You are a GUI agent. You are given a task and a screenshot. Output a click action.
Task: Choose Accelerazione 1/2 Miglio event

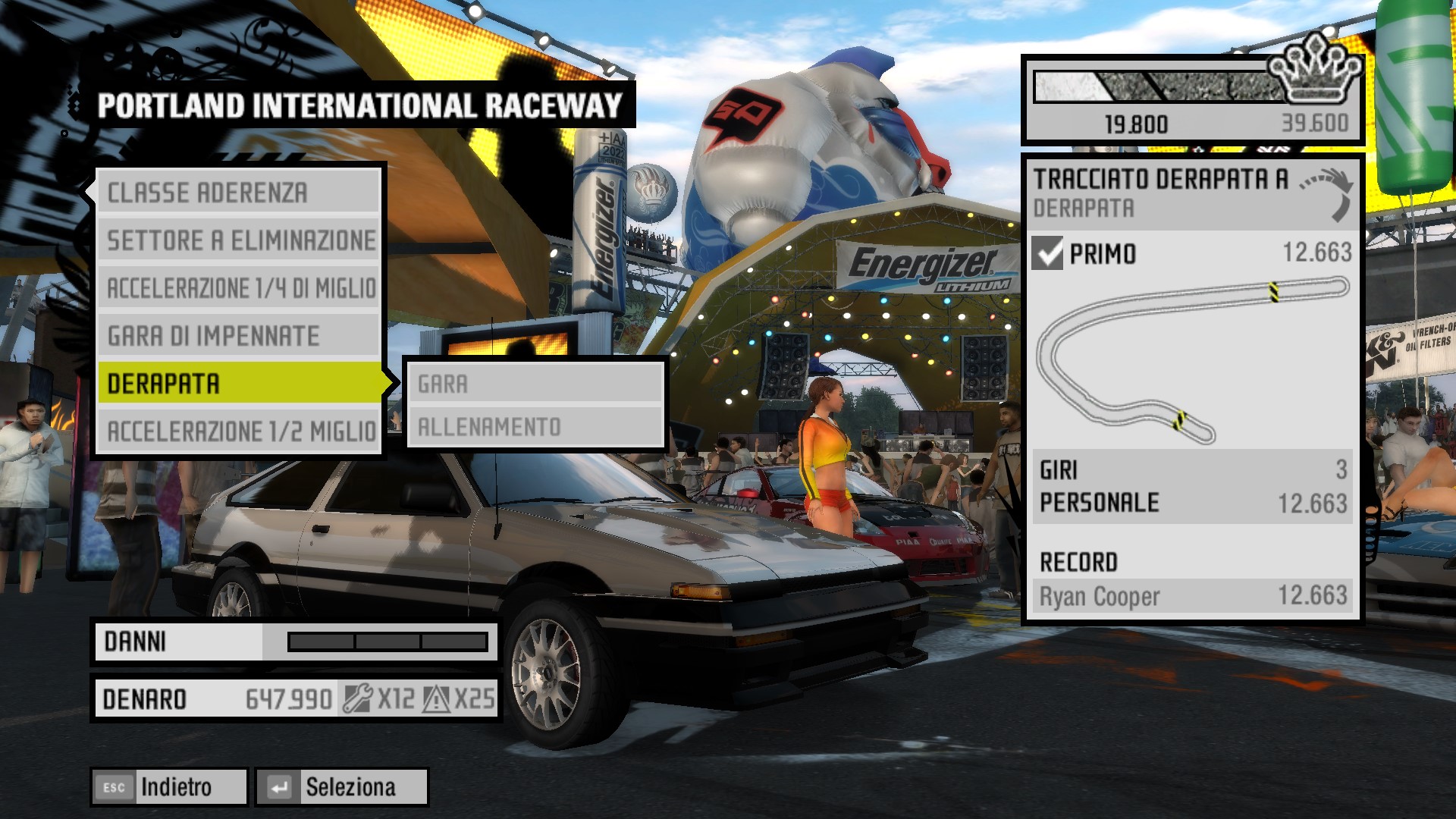coord(239,431)
